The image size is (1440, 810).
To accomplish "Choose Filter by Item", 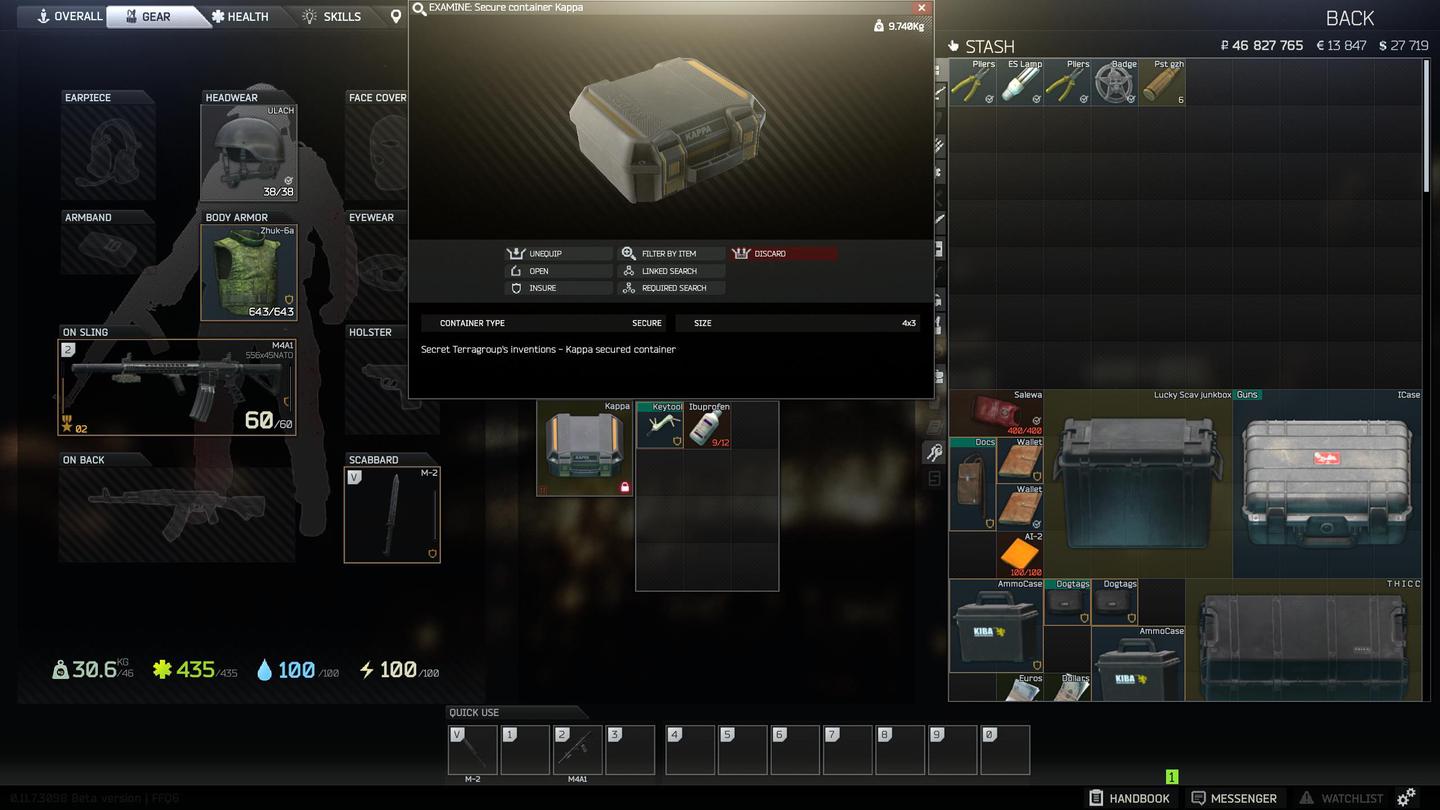I will click(x=671, y=254).
